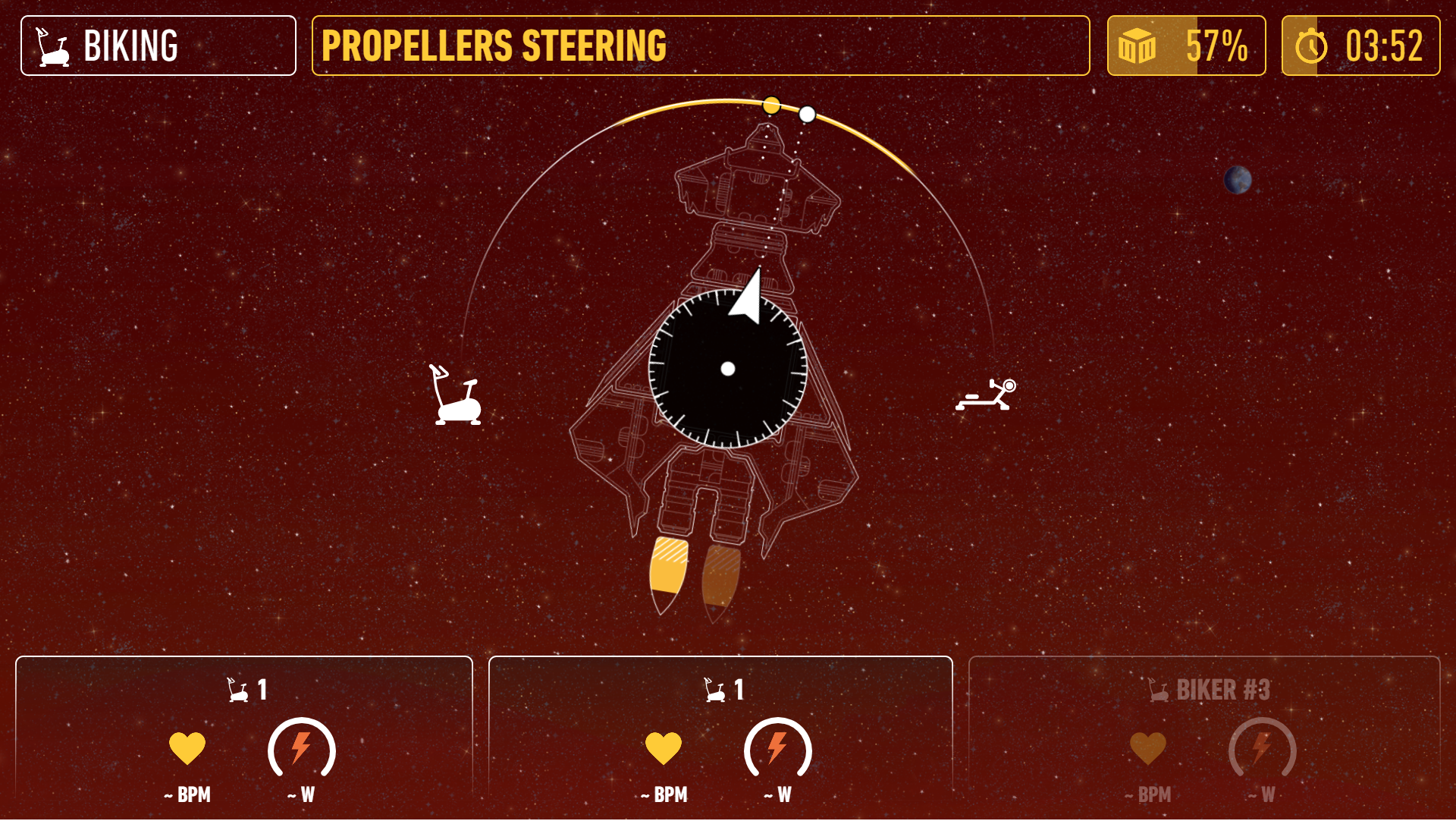The image size is (1456, 821).
Task: Select the rowing machine icon on the right
Action: 987,395
